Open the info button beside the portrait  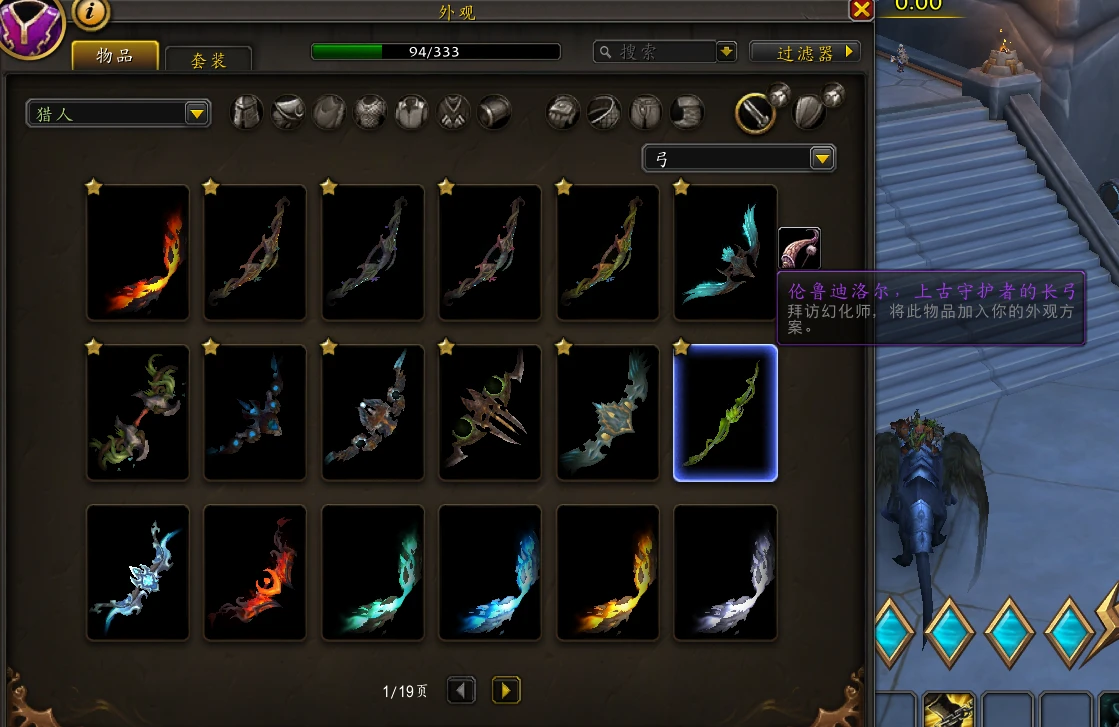91,12
